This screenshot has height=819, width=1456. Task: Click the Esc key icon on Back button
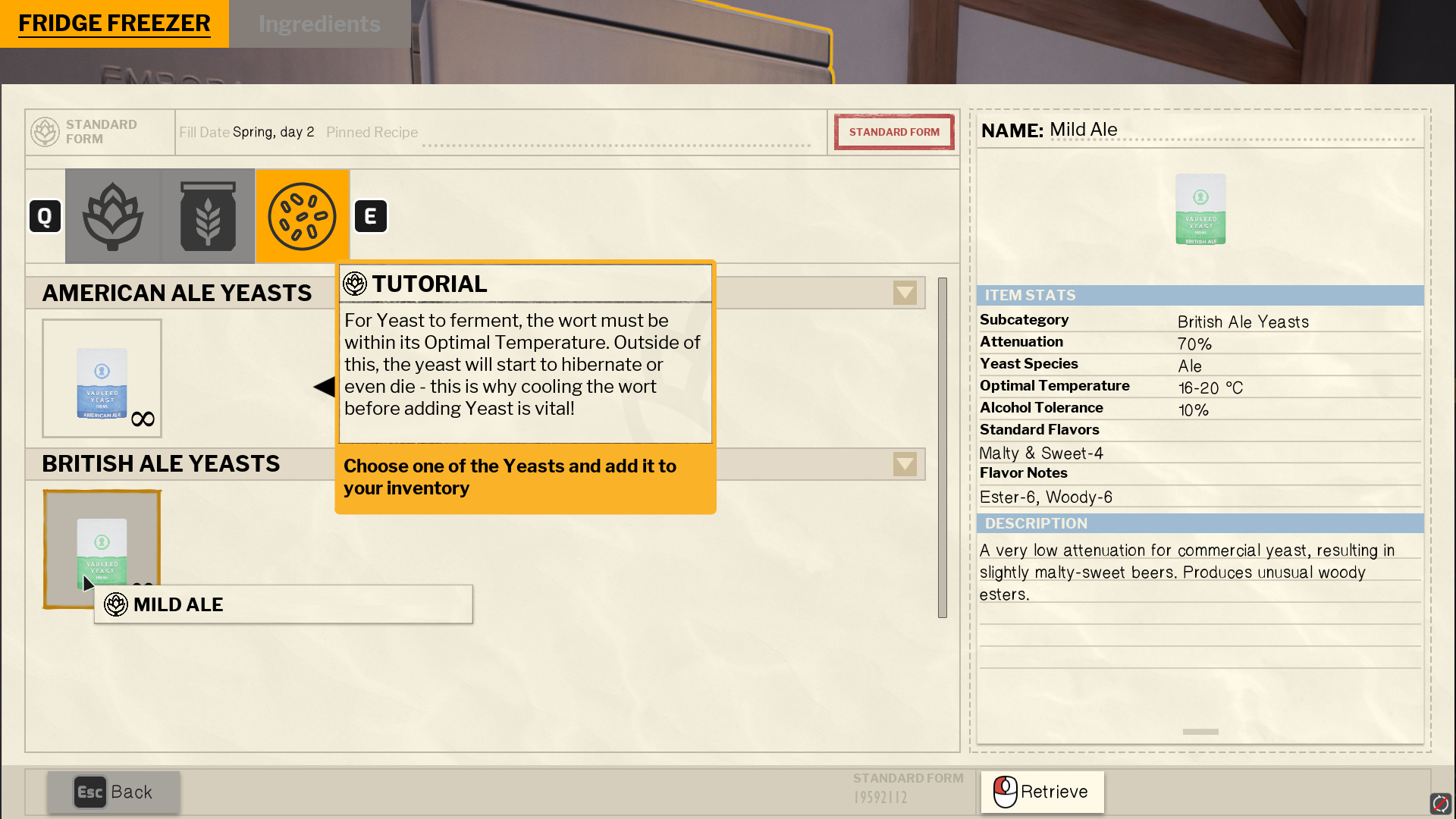[x=90, y=792]
